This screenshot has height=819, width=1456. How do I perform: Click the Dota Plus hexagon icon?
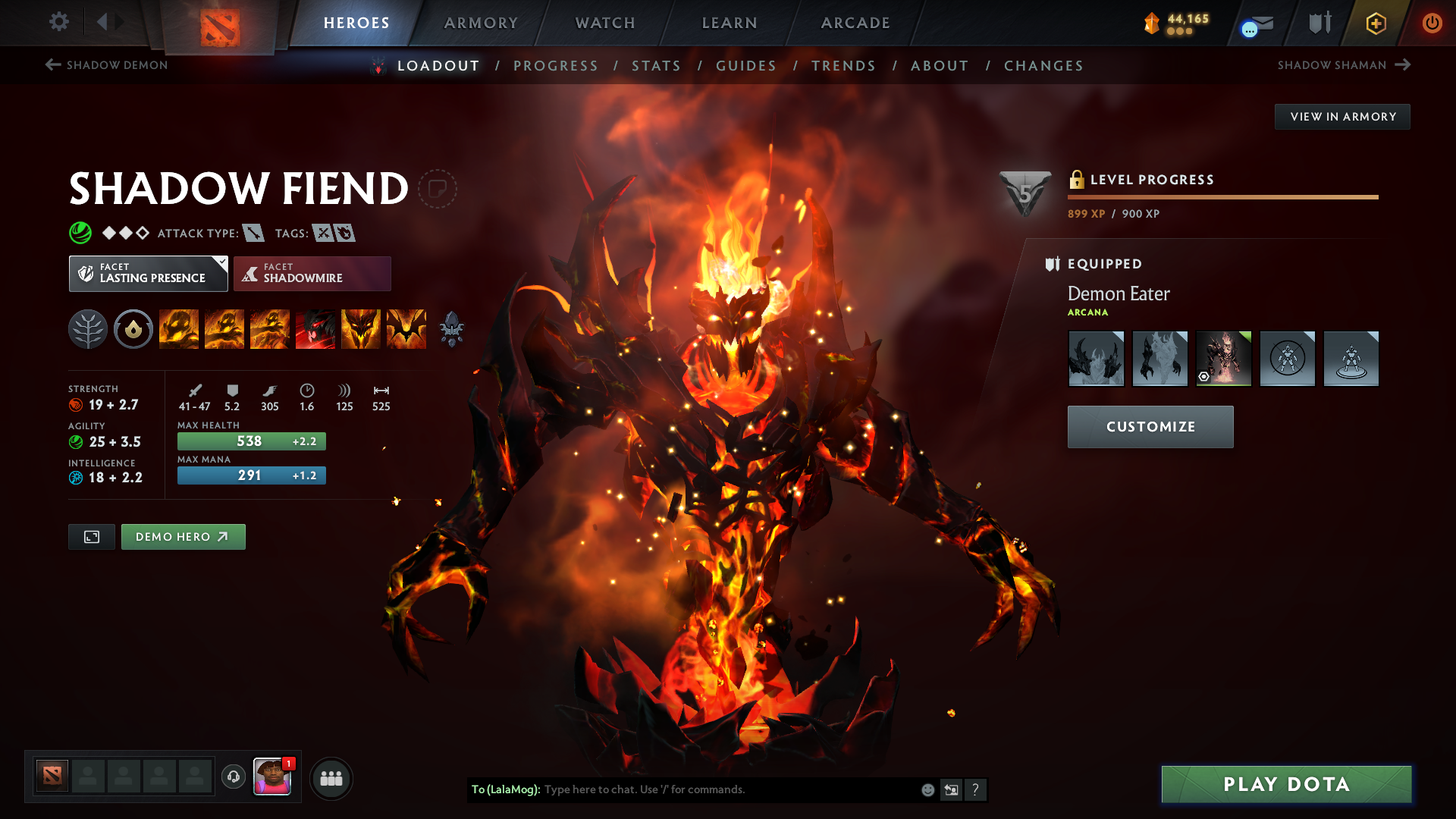pyautogui.click(x=1375, y=23)
